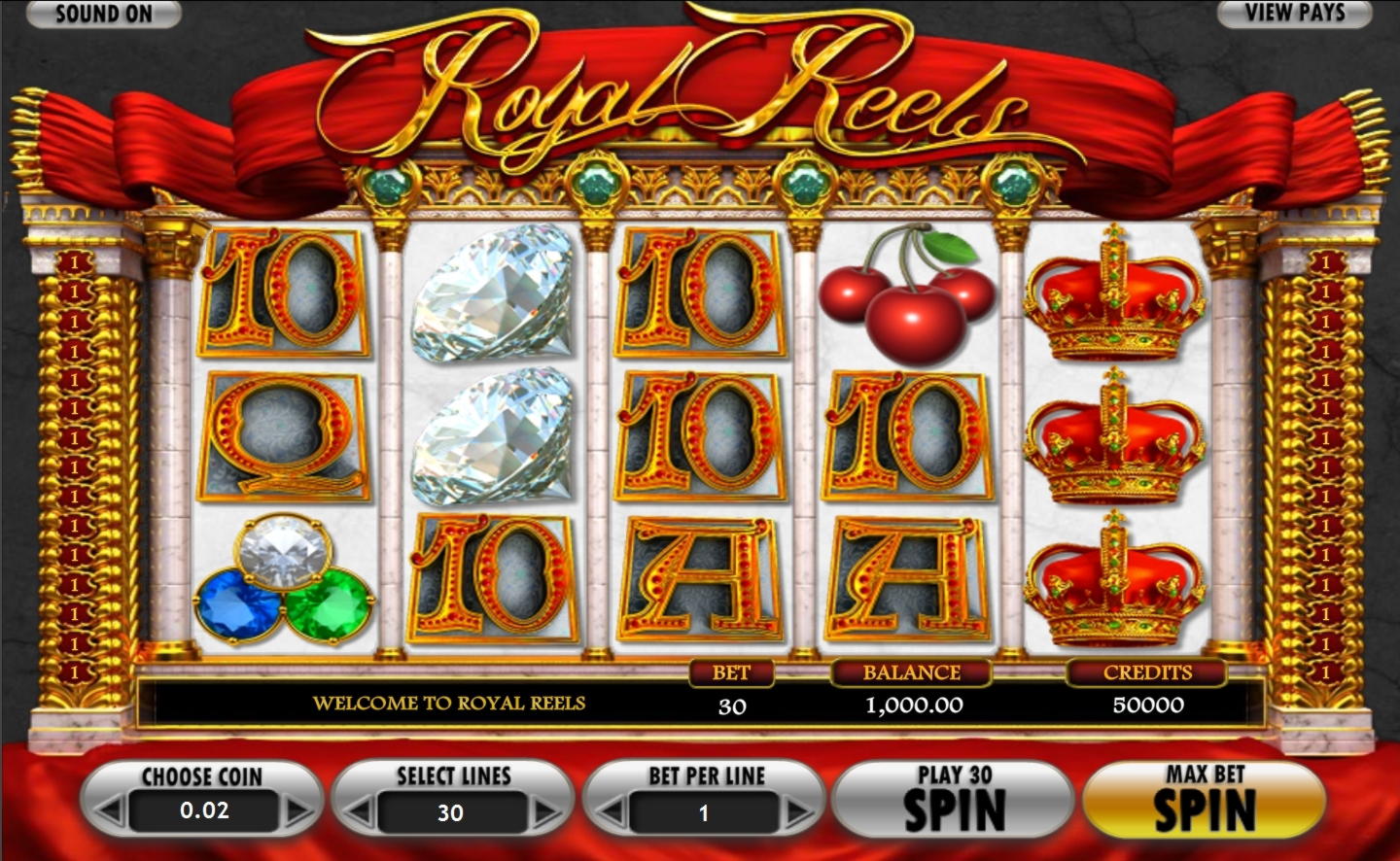Increase the Choose Coin value
The image size is (1400, 861).
pos(297,810)
